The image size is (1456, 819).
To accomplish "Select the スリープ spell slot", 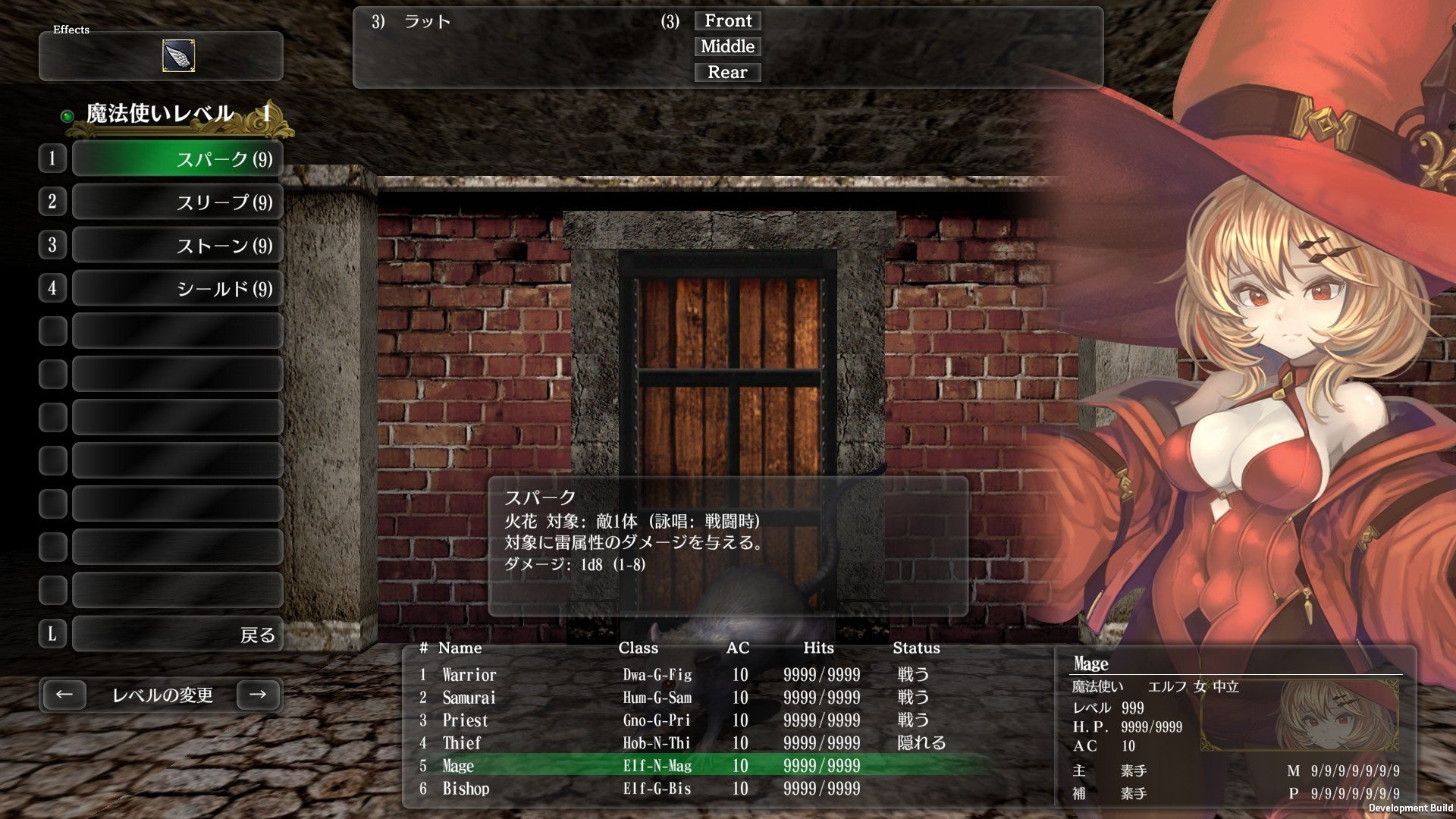I will [x=176, y=201].
